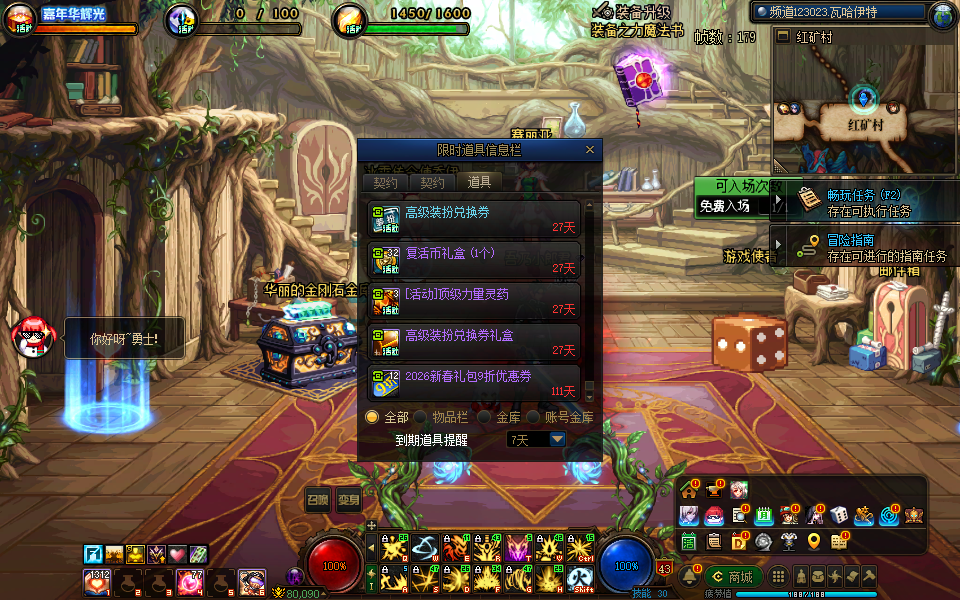Switch to the 道具 tab
Viewport: 960px width, 600px height.
479,182
